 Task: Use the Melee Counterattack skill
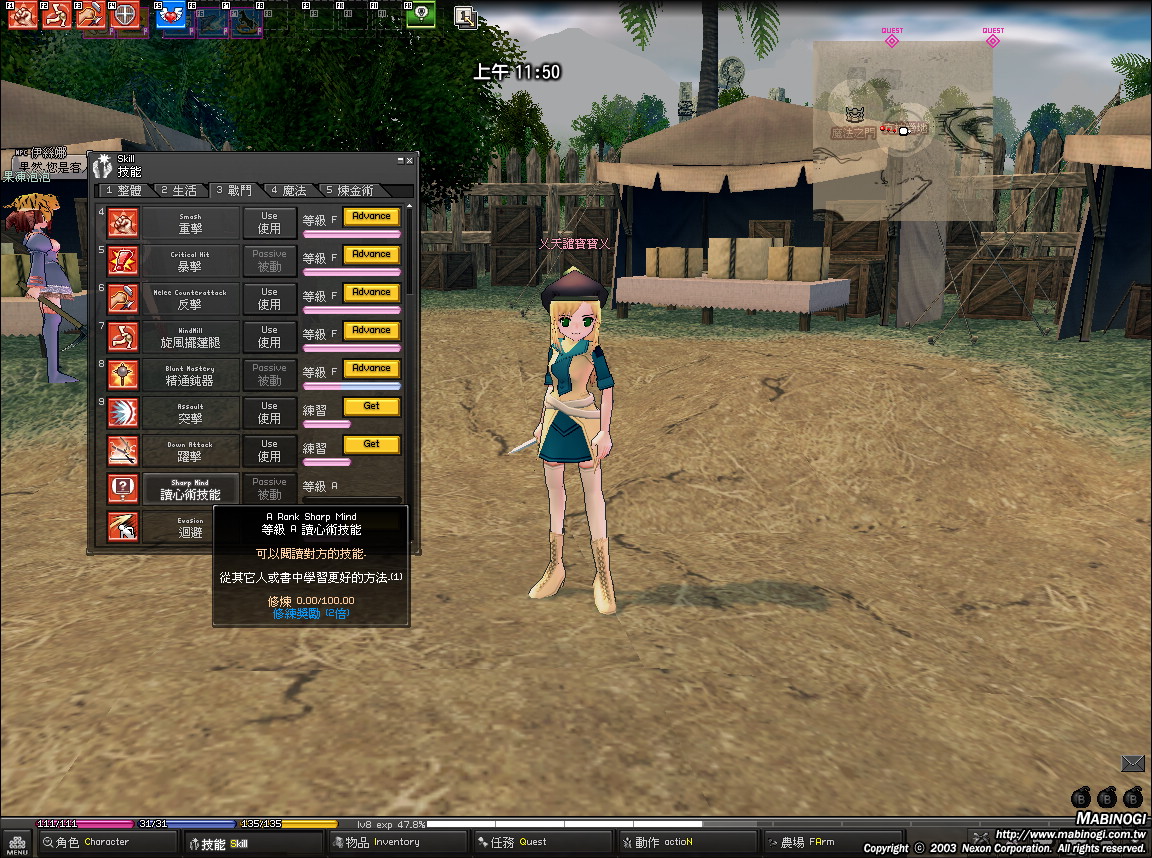[x=269, y=298]
